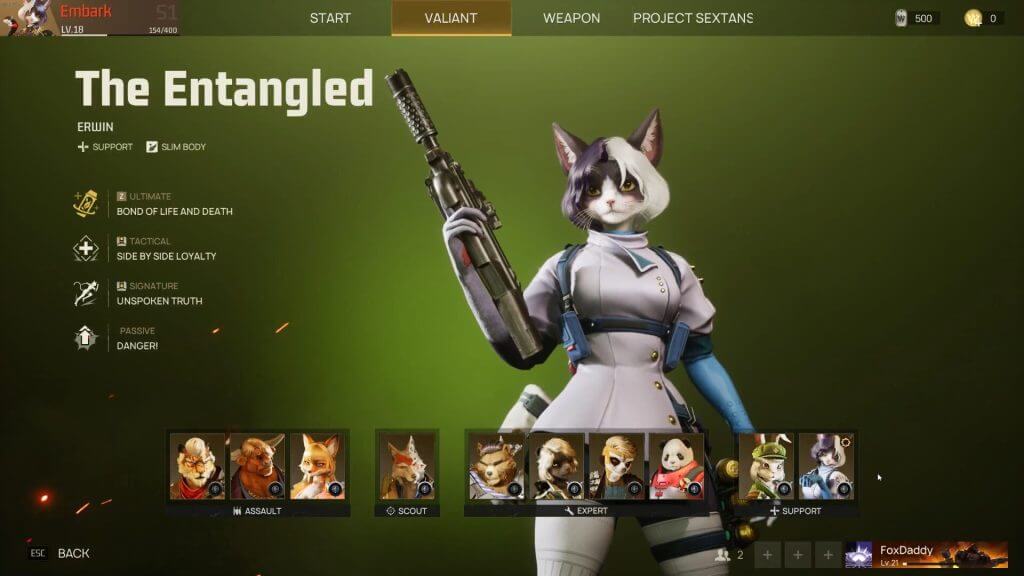Select the VALIANT tab
1024x576 pixels.
pos(451,18)
